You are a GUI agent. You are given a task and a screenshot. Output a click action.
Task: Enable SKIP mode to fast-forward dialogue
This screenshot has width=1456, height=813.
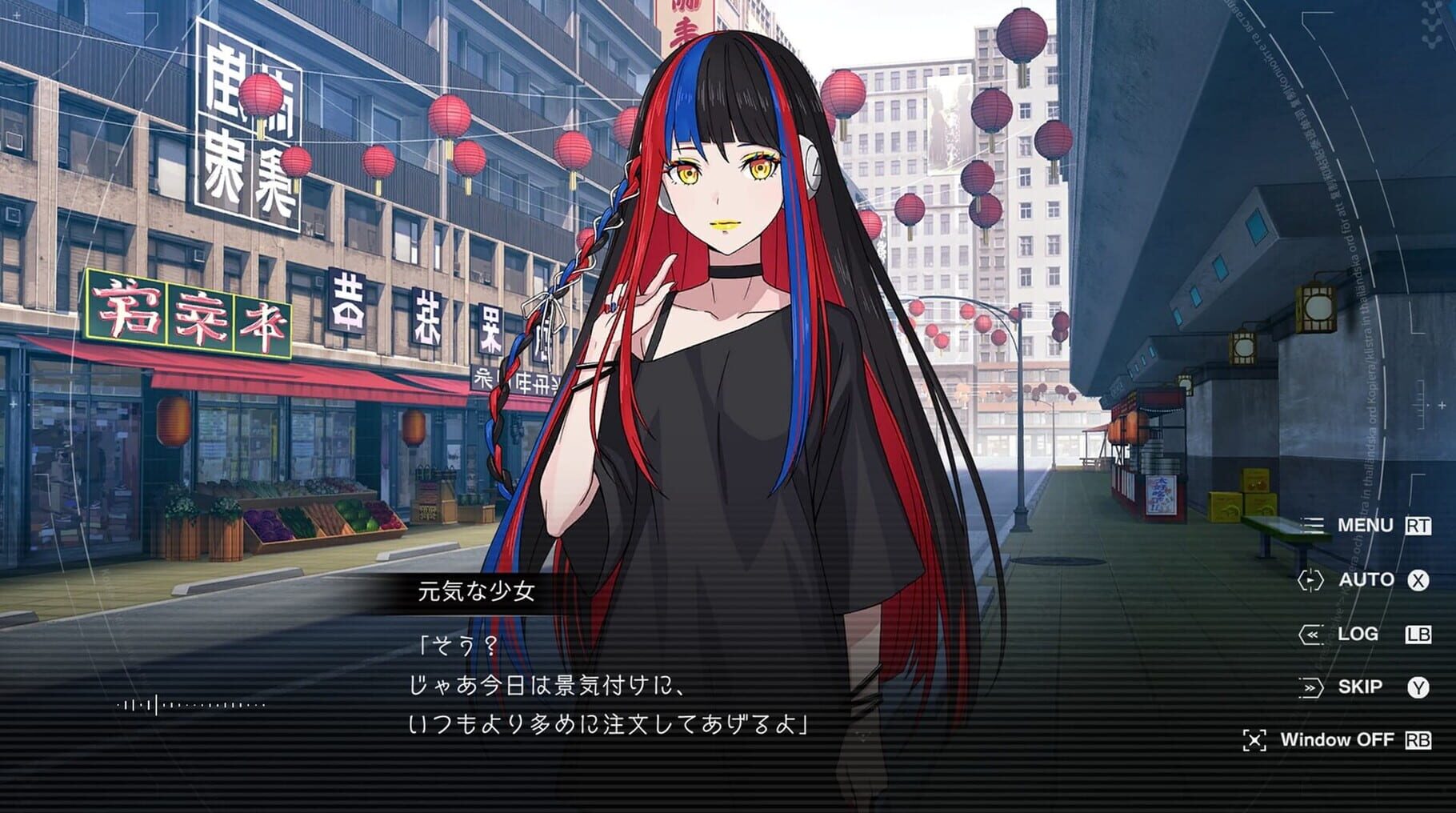(x=1362, y=685)
